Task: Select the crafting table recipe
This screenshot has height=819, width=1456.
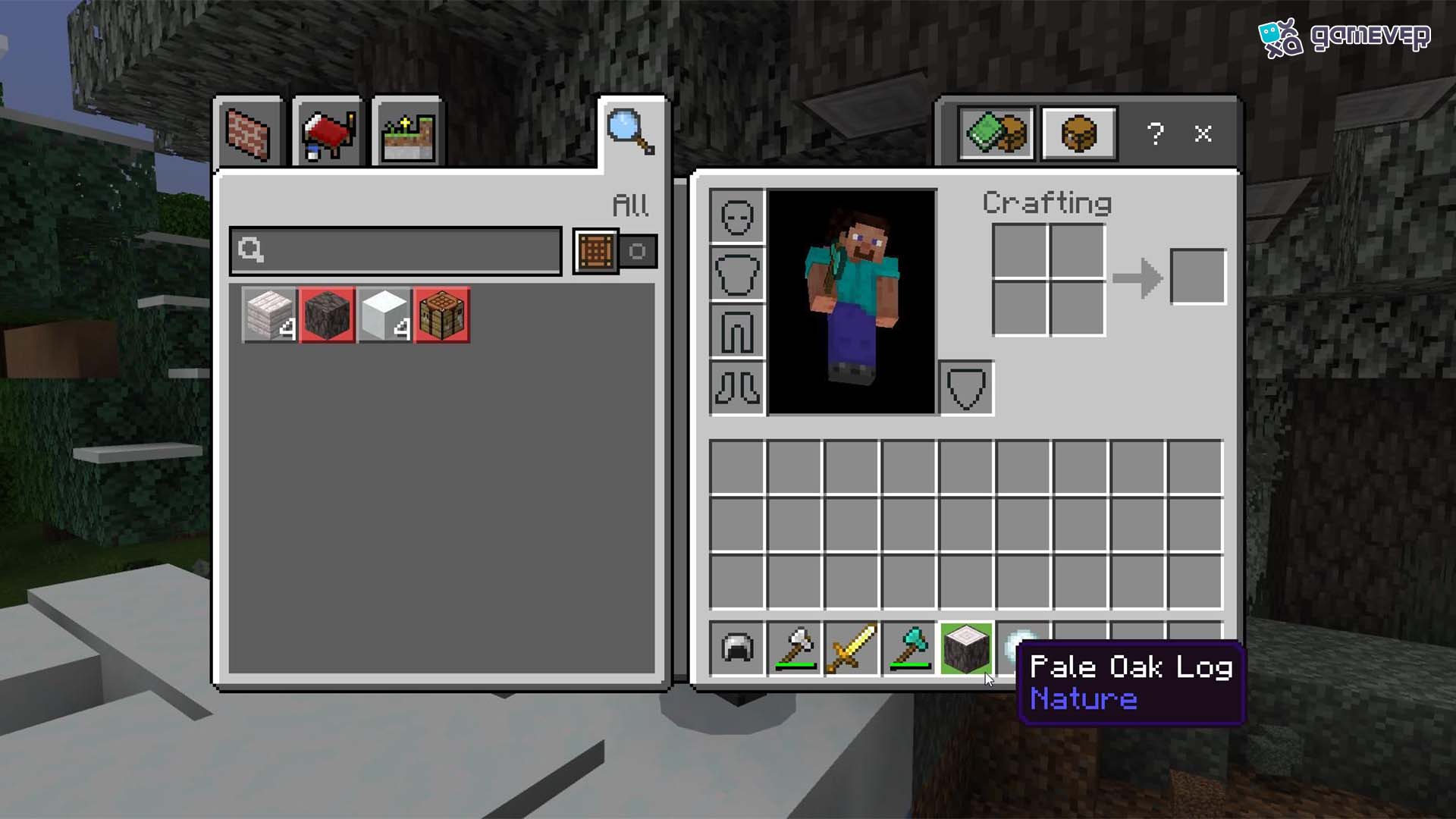Action: (443, 315)
